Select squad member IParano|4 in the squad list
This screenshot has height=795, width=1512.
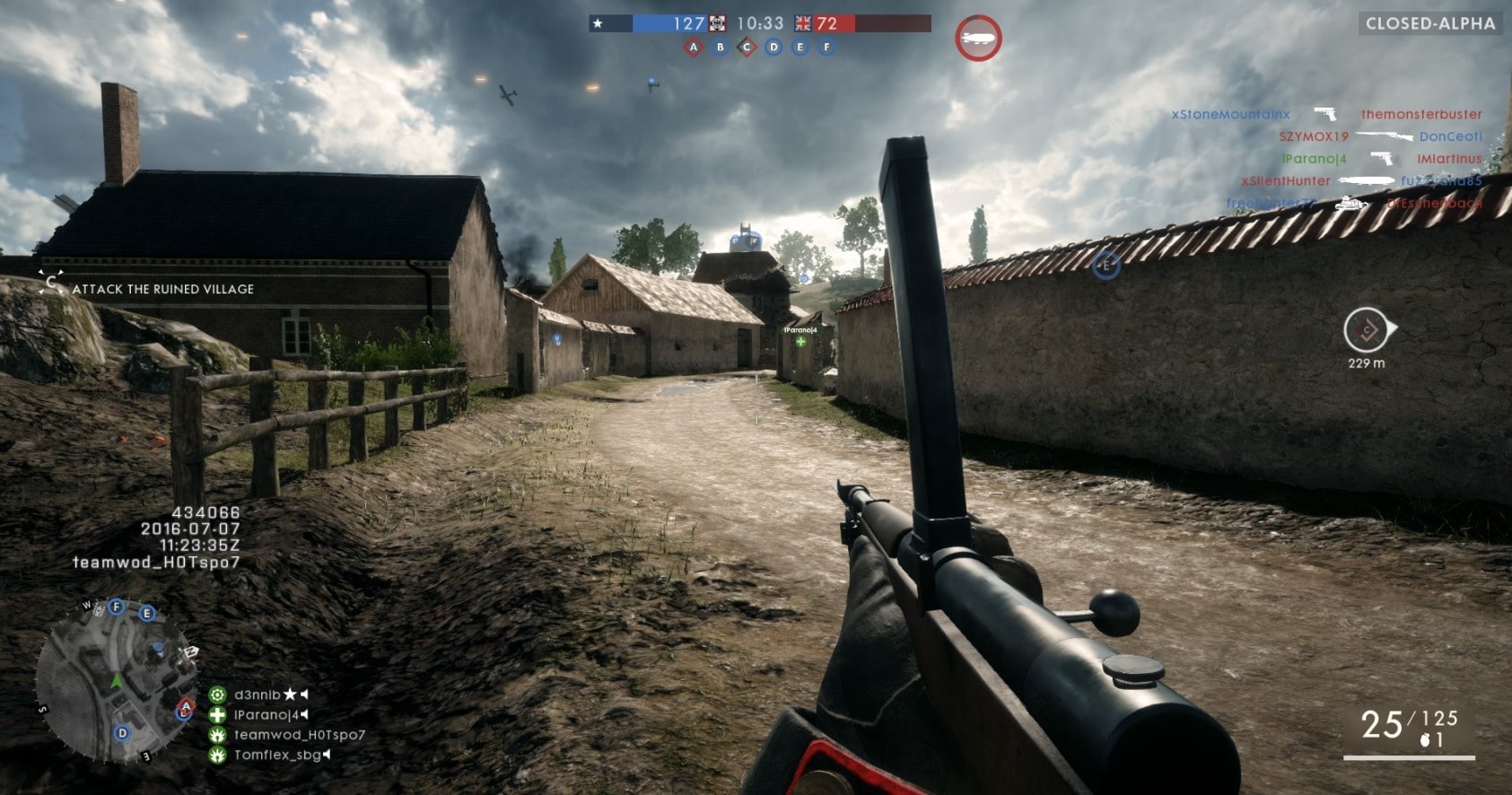pyautogui.click(x=266, y=715)
